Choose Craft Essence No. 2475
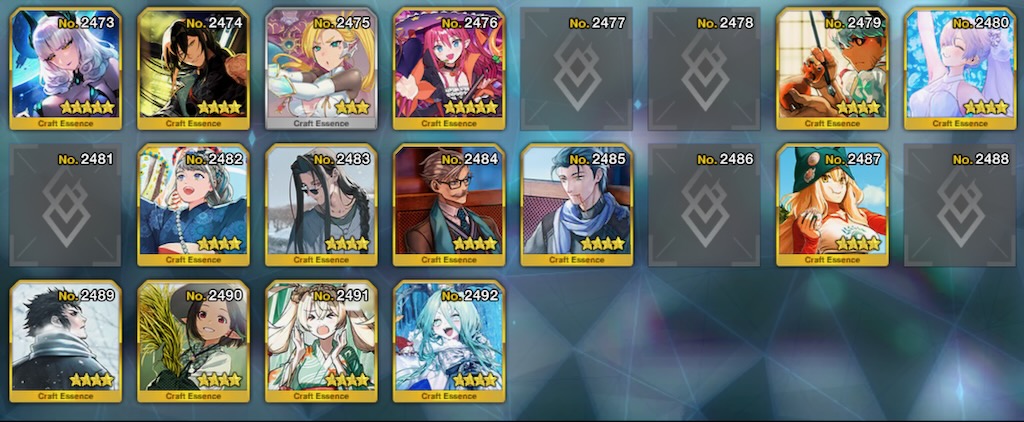The height and width of the screenshot is (422, 1024). tap(322, 68)
